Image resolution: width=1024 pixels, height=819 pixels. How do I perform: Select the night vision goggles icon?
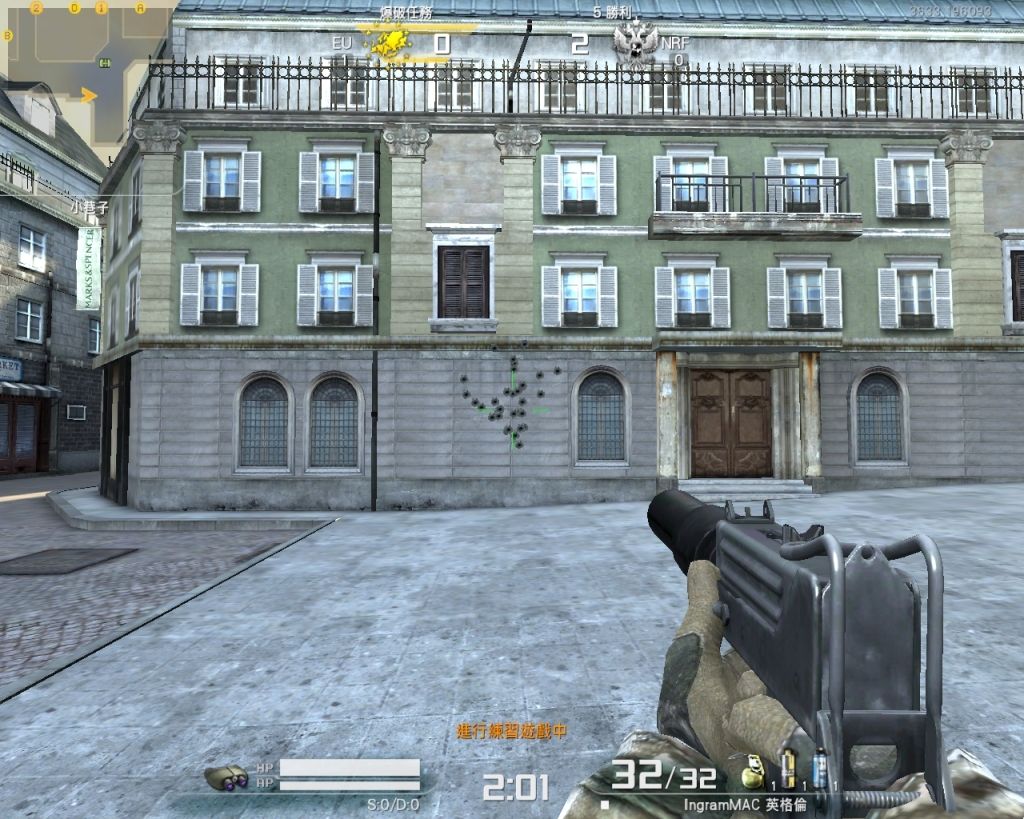(x=227, y=777)
